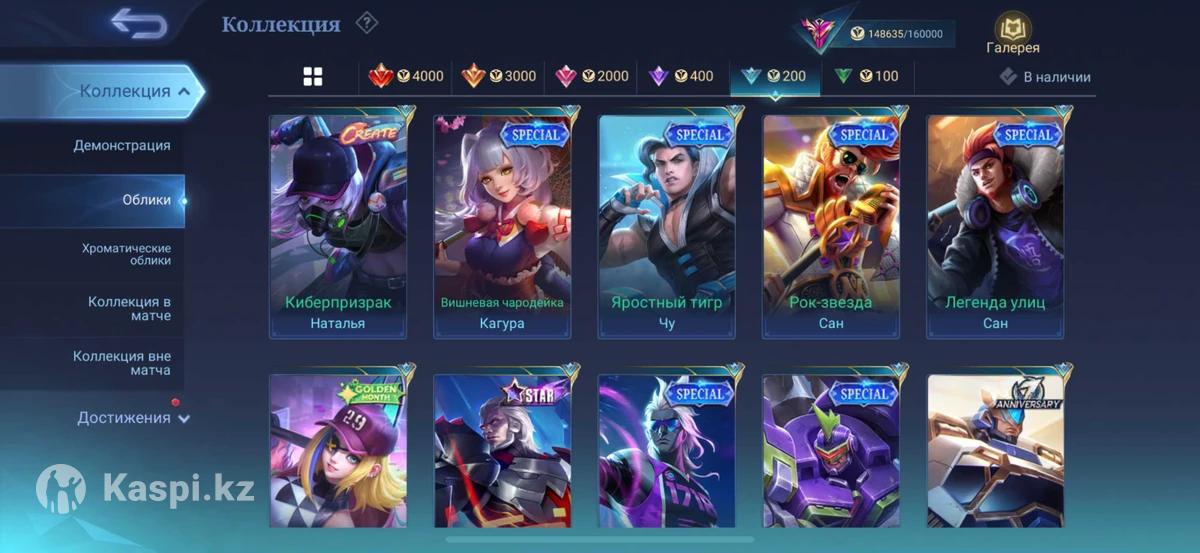
Task: Switch to the 4000 points tier tab
Action: (407, 76)
